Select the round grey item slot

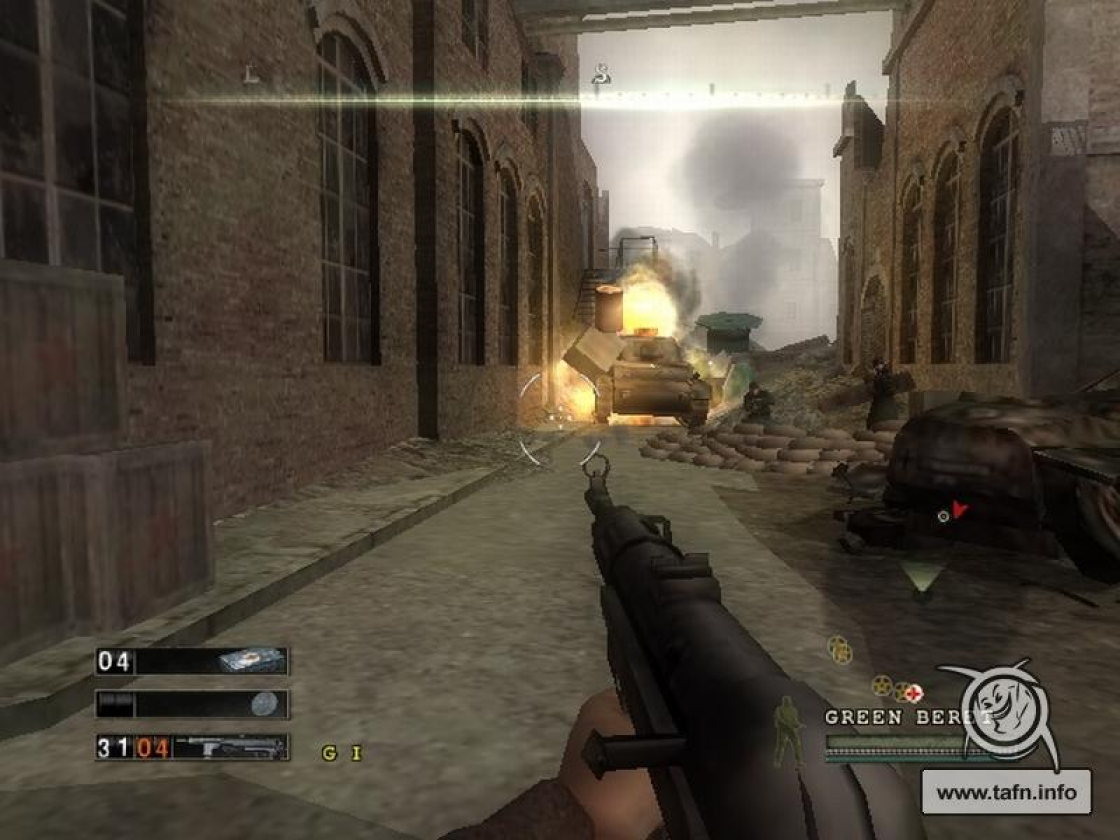(x=192, y=704)
